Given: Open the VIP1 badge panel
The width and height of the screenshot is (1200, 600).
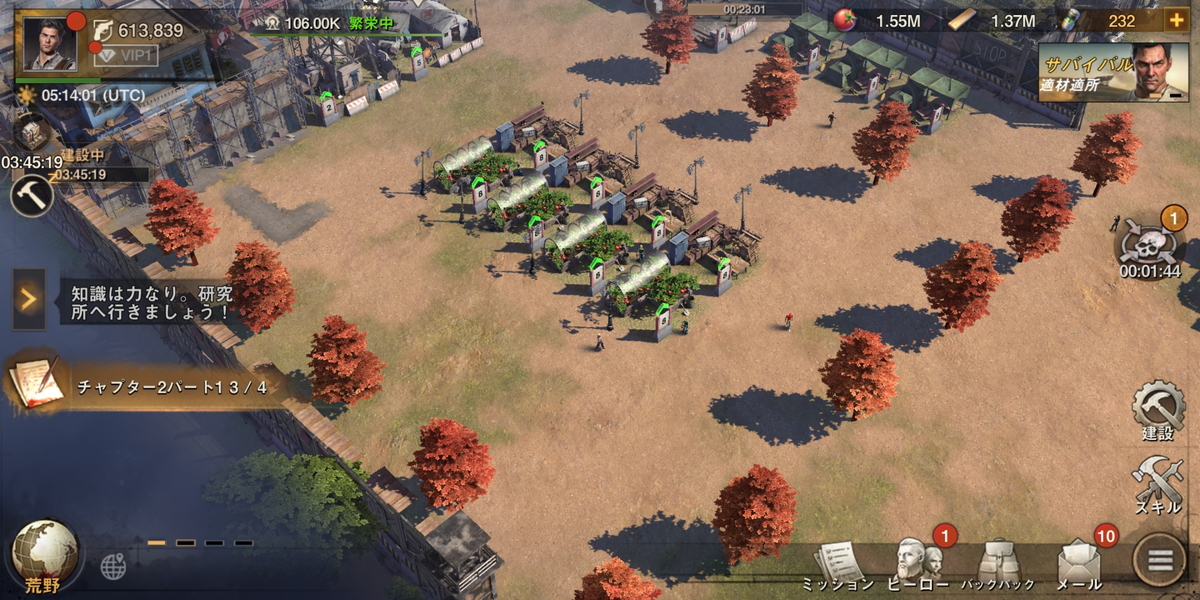Looking at the screenshot, I should (x=126, y=56).
